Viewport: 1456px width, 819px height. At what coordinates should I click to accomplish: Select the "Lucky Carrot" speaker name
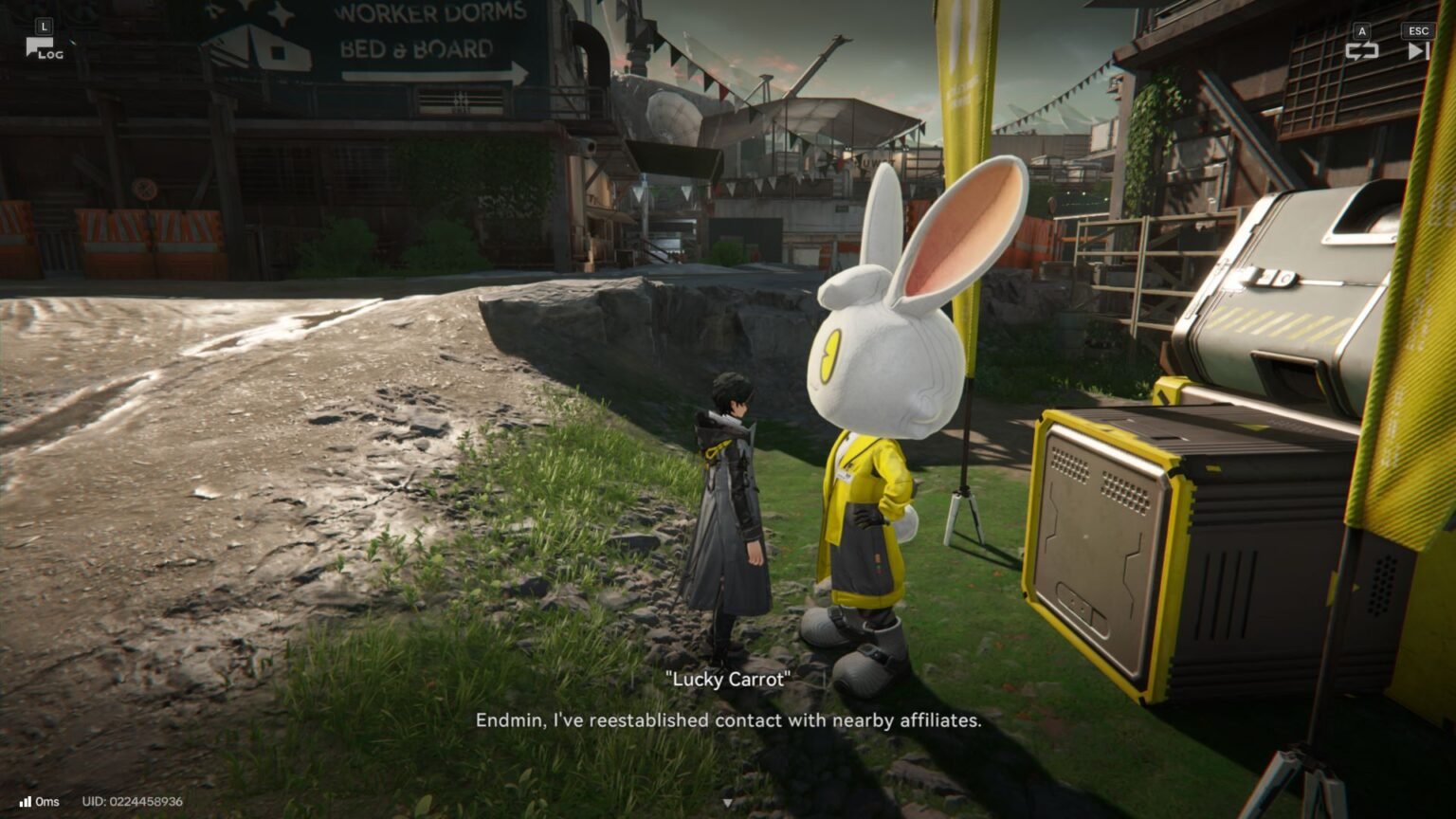pos(728,680)
